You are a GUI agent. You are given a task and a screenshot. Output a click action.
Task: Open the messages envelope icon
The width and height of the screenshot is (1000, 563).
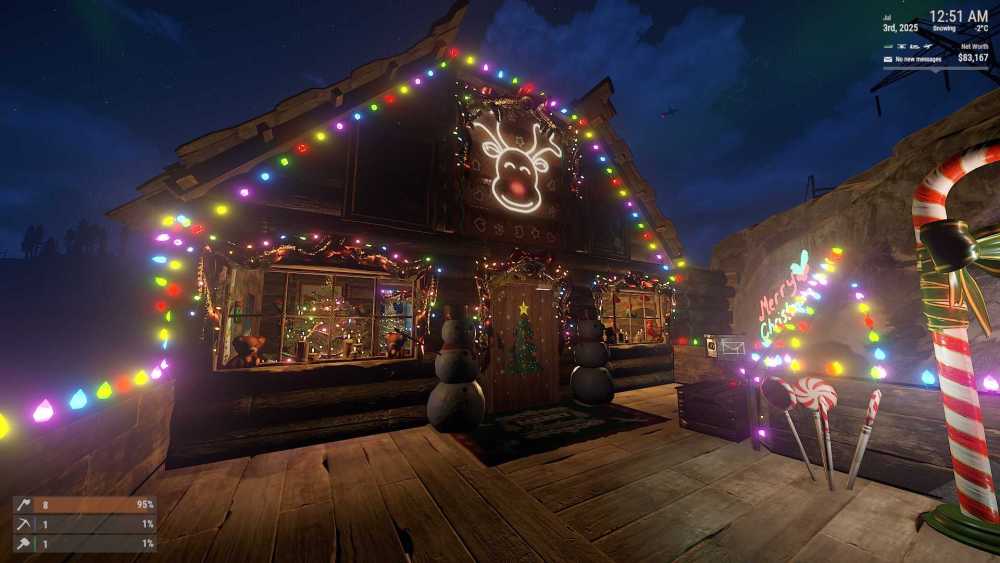888,59
